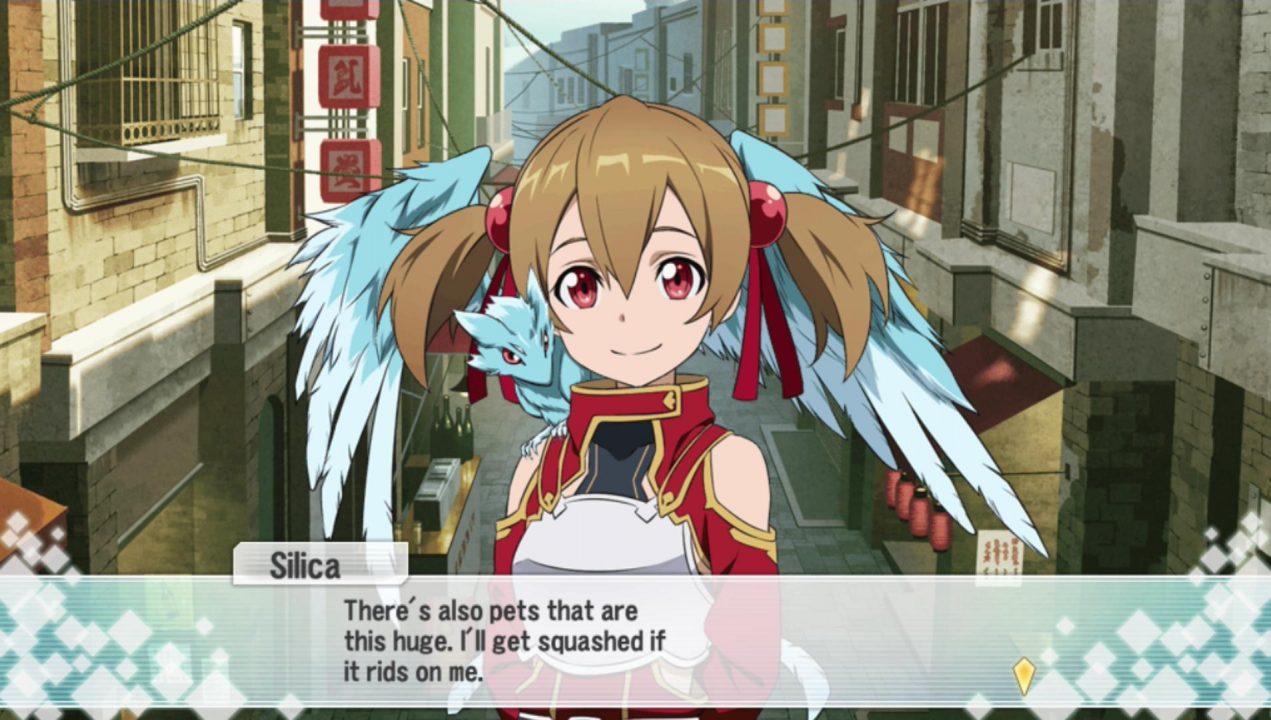The image size is (1271, 720).
Task: Click Silica's dialogue text box
Action: 635,641
